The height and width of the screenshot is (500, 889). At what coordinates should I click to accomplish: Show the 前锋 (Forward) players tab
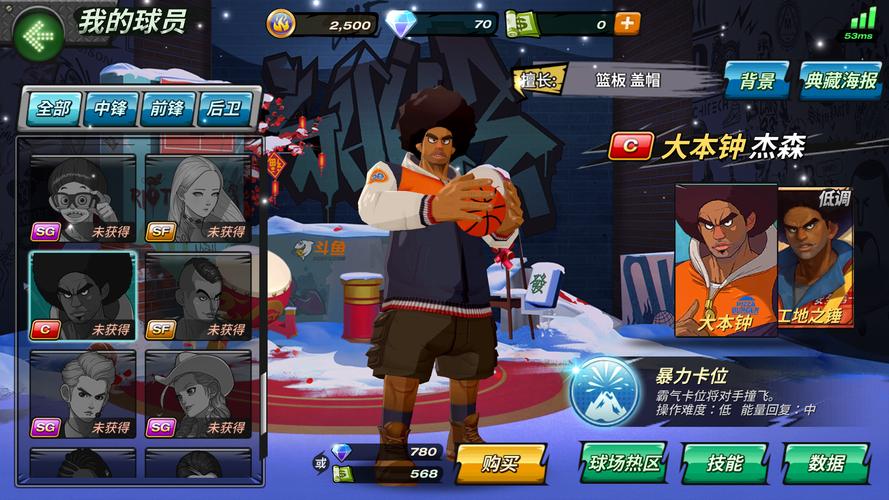pos(167,109)
